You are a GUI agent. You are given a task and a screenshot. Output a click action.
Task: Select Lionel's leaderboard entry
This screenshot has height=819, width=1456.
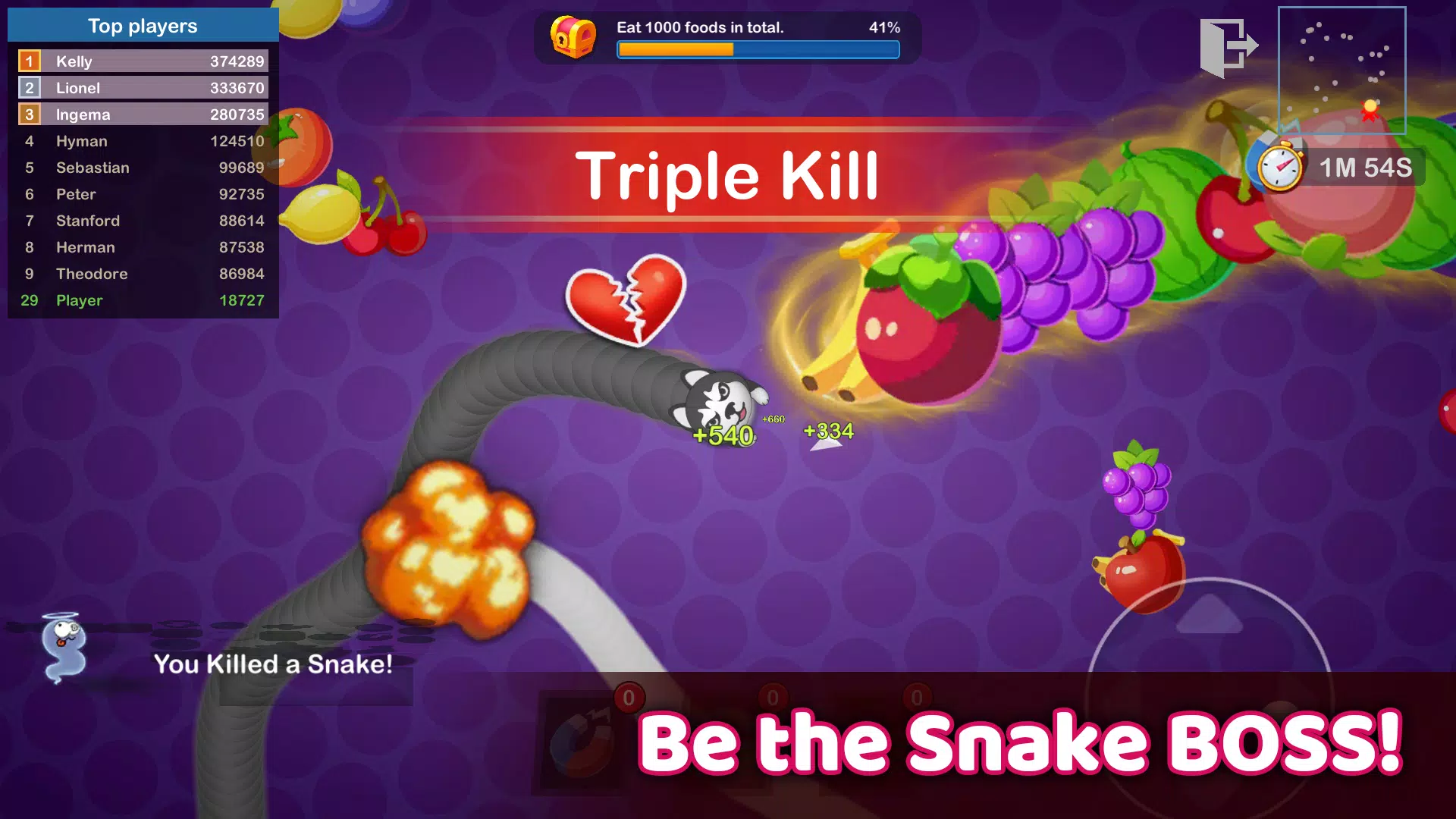pyautogui.click(x=143, y=87)
